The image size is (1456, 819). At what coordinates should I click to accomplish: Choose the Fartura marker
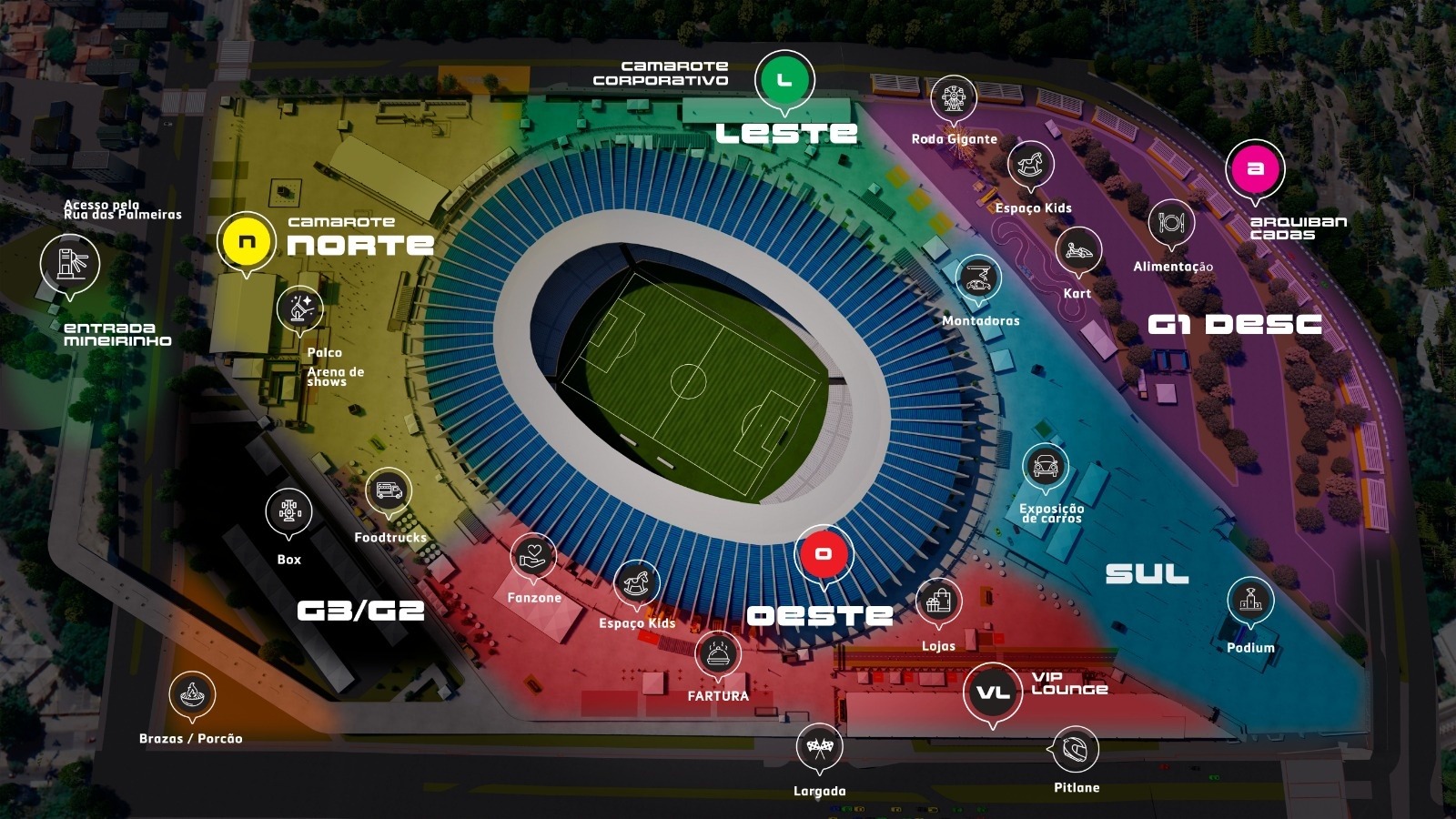(718, 653)
